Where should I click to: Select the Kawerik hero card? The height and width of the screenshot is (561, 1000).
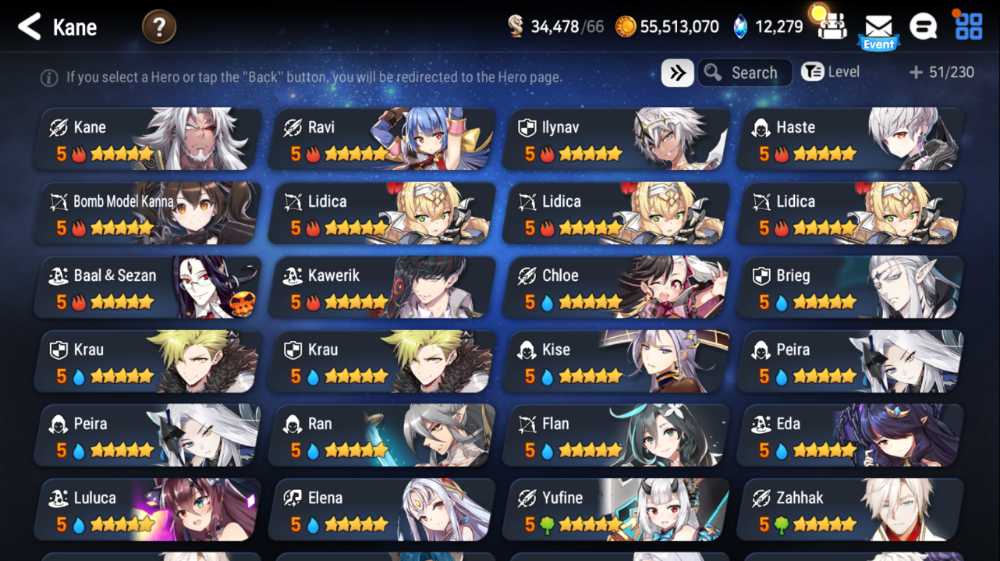click(x=383, y=288)
